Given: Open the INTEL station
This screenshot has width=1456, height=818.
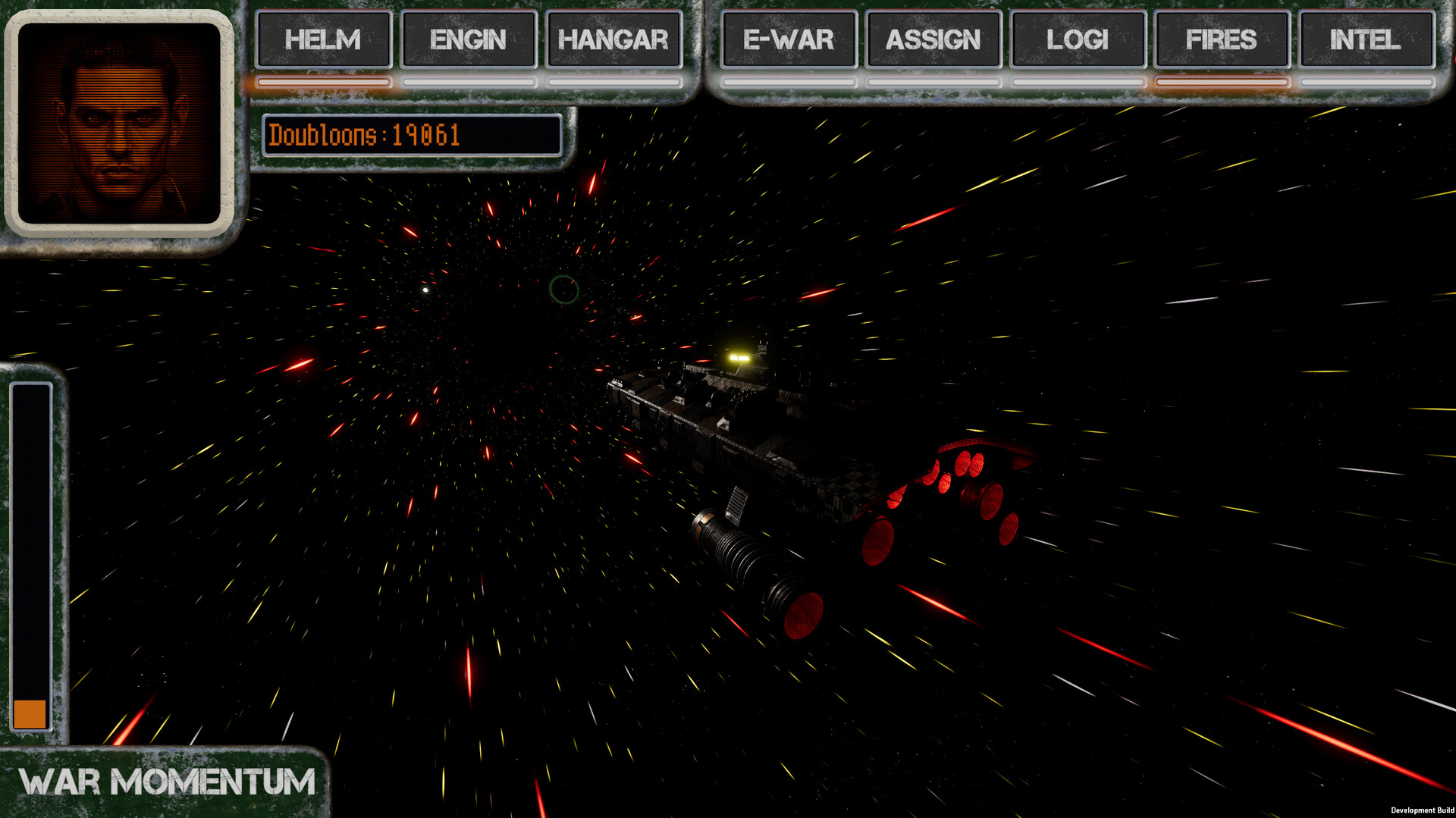Looking at the screenshot, I should 1366,40.
